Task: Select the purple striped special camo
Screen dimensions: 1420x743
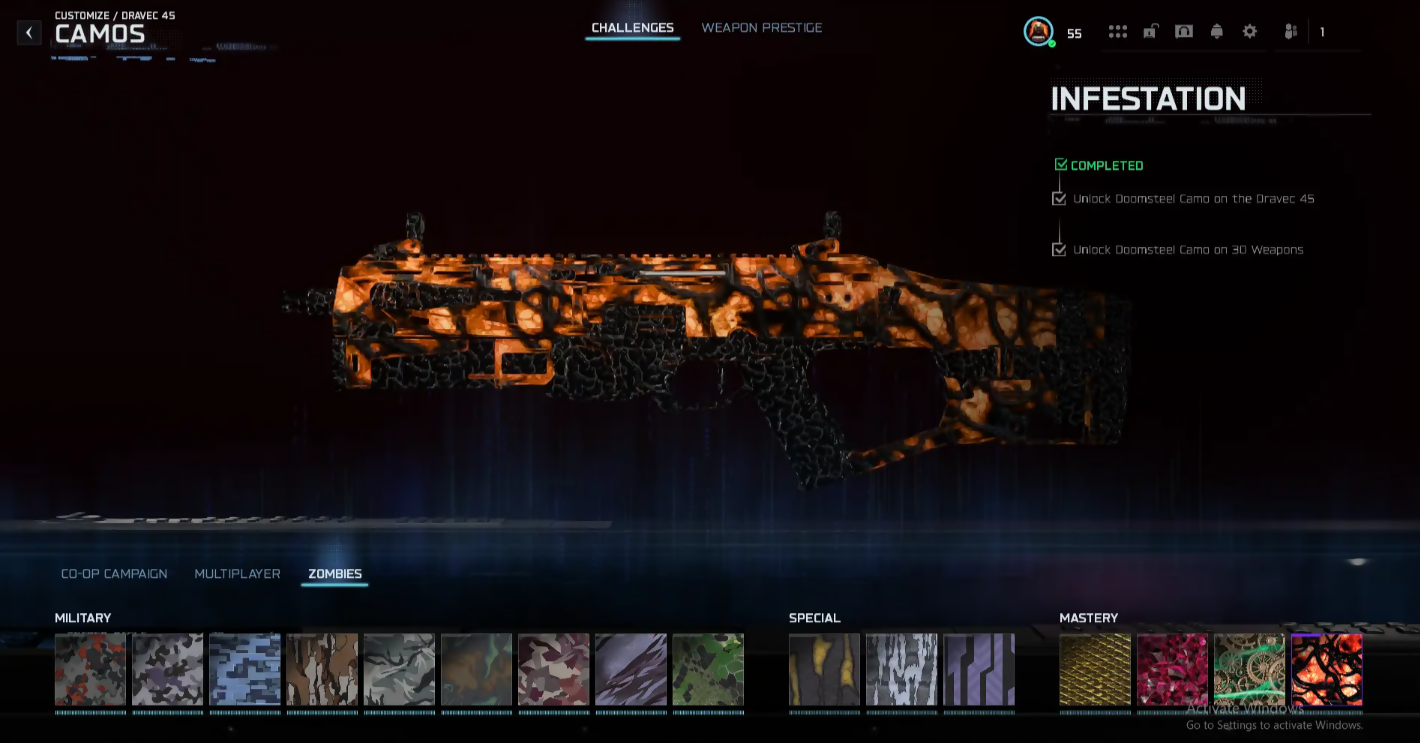Action: 979,669
